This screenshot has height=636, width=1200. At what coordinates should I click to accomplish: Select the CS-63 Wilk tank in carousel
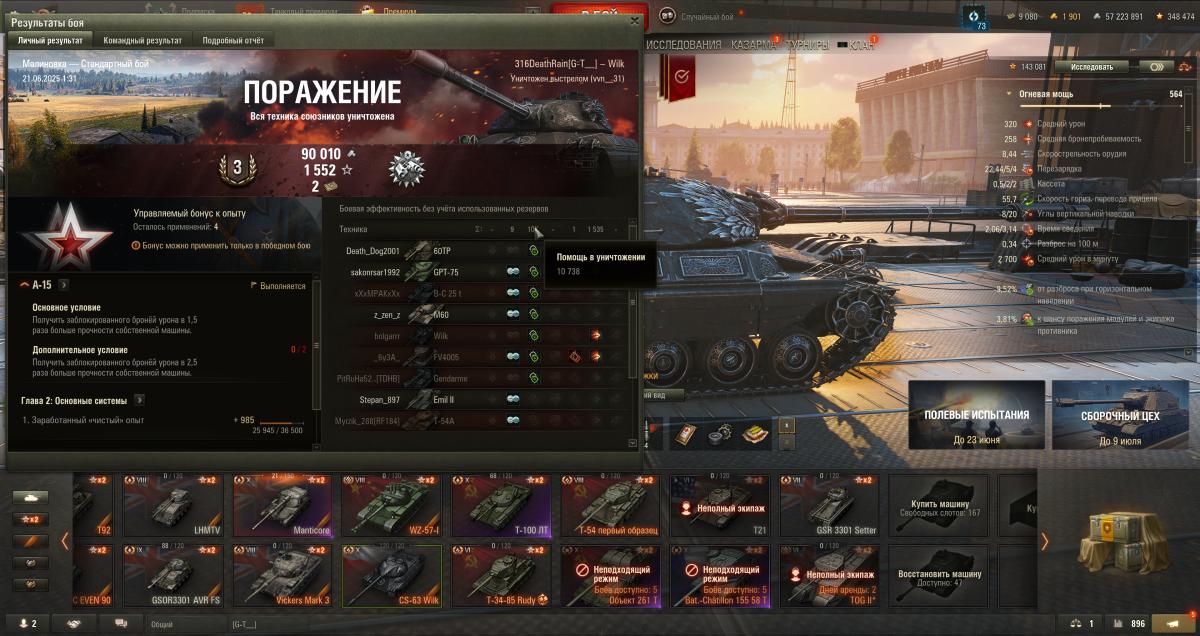(x=392, y=576)
